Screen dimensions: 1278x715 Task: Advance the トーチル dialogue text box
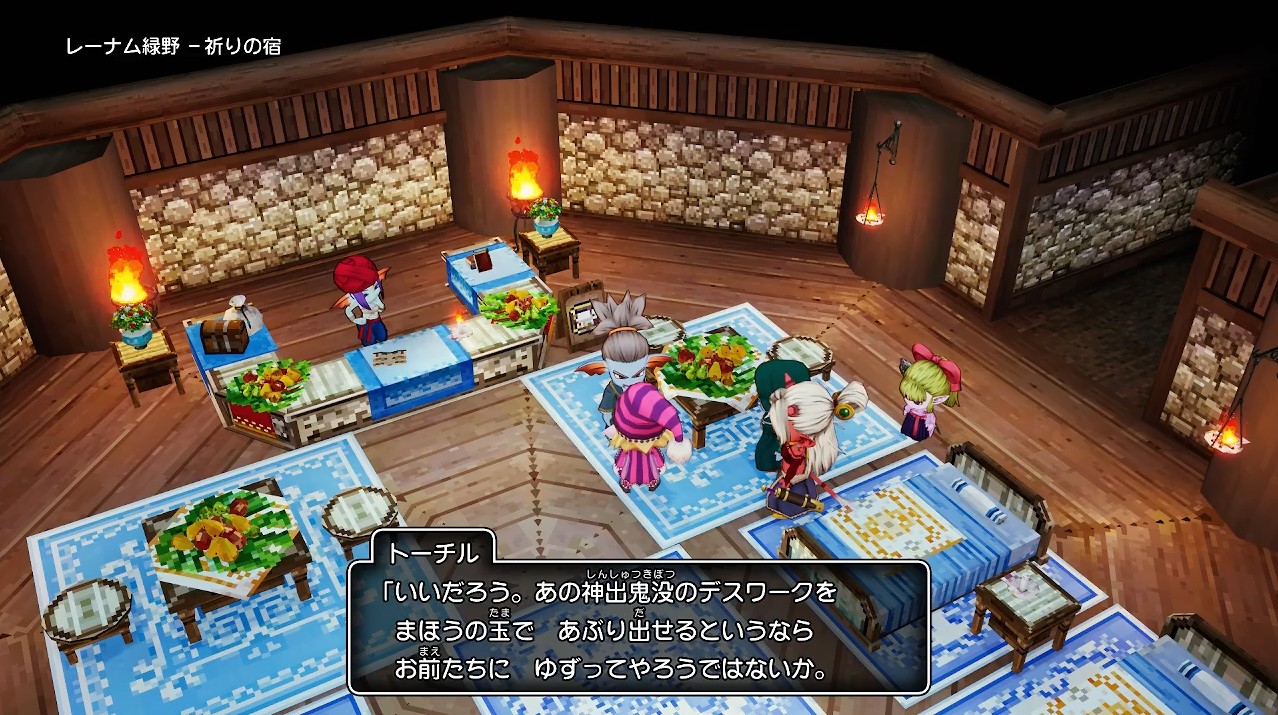tap(639, 627)
